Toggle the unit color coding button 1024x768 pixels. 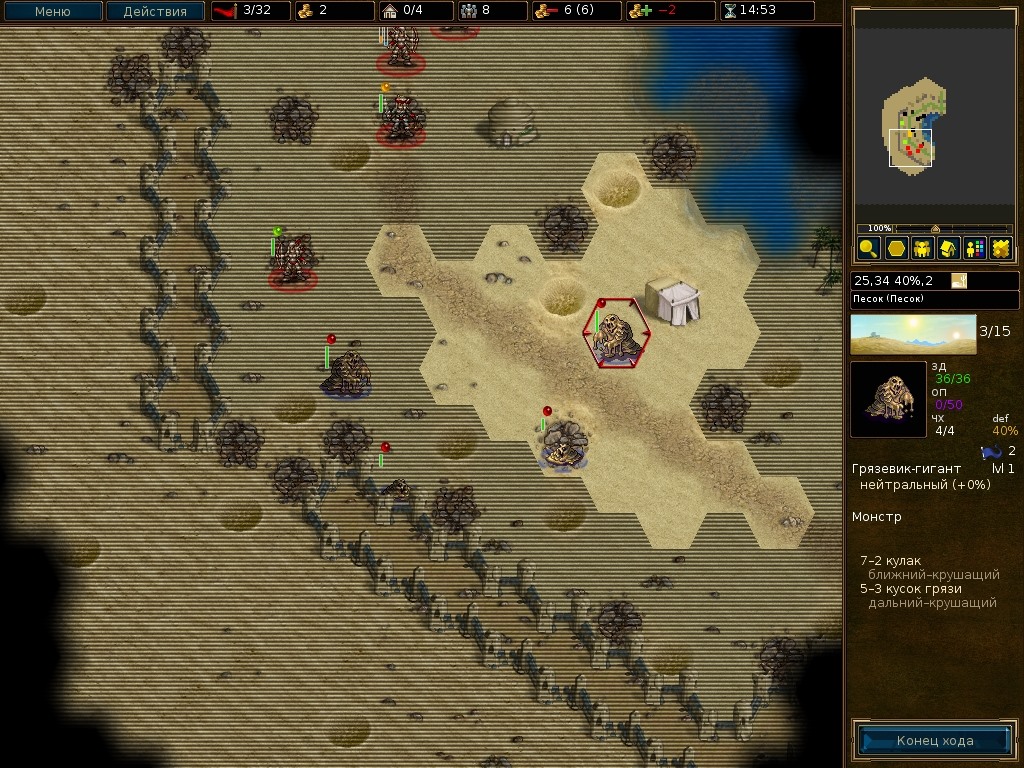974,248
